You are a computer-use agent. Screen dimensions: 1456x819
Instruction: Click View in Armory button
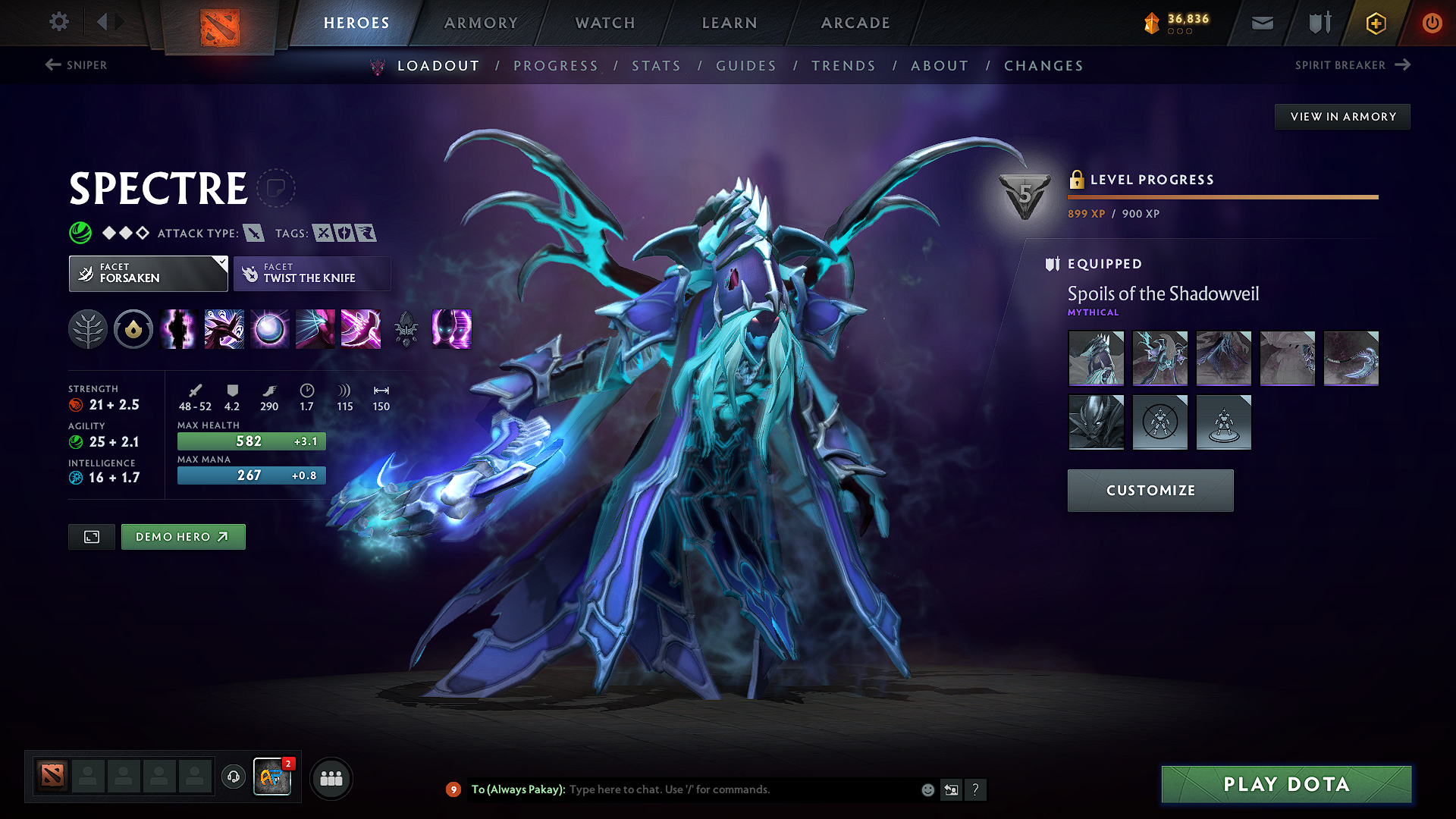coord(1342,117)
